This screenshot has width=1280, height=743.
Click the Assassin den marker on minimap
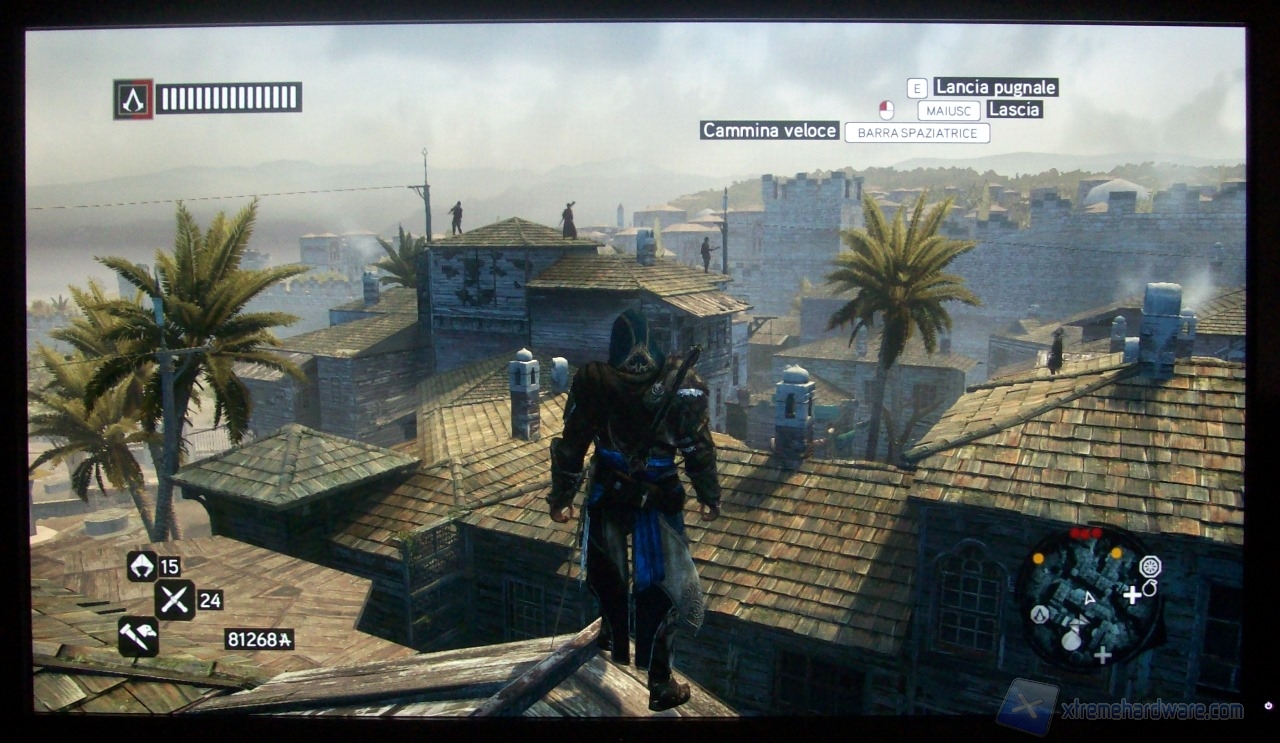coord(1040,614)
